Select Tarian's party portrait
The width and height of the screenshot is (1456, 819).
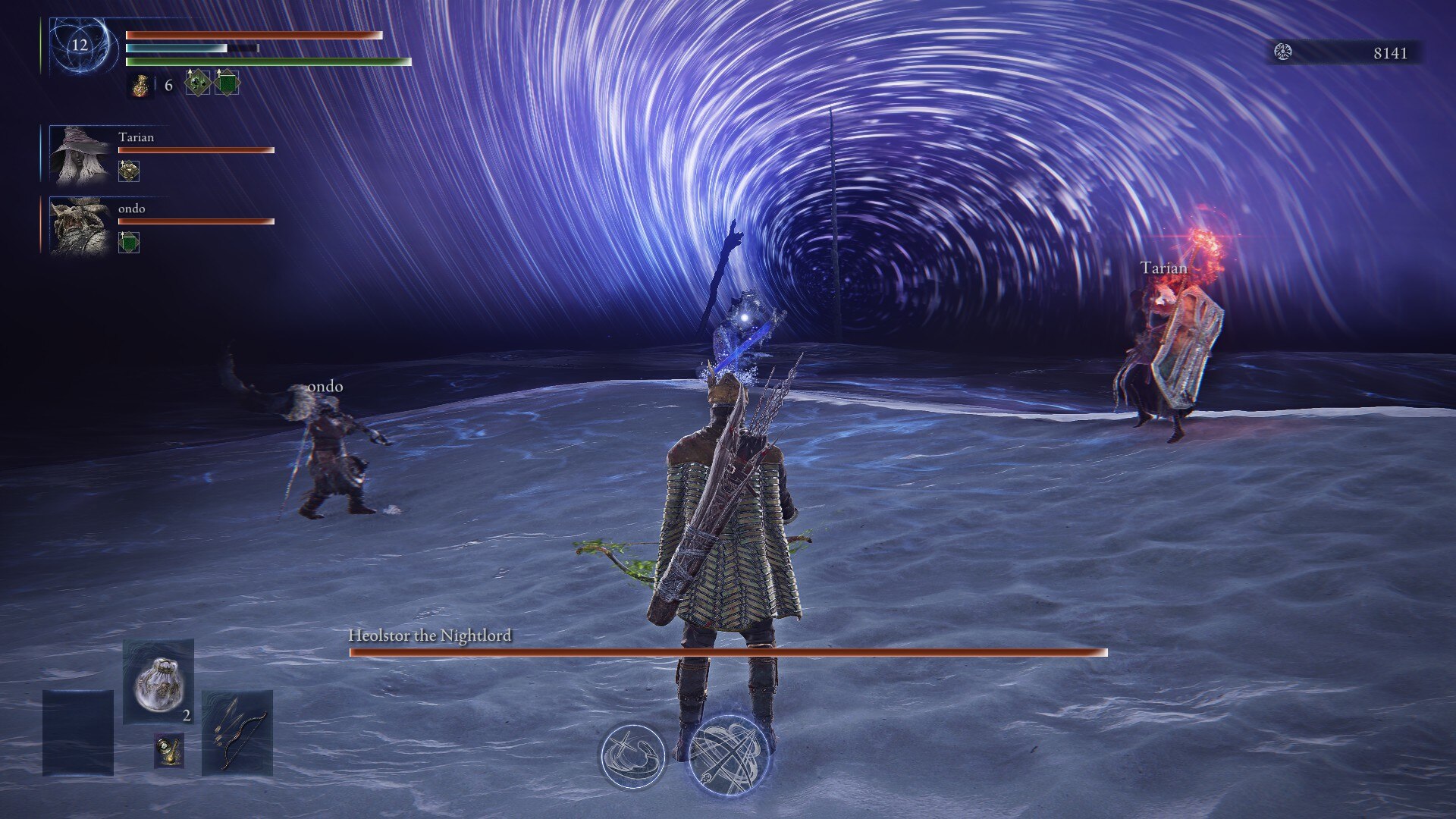point(80,155)
